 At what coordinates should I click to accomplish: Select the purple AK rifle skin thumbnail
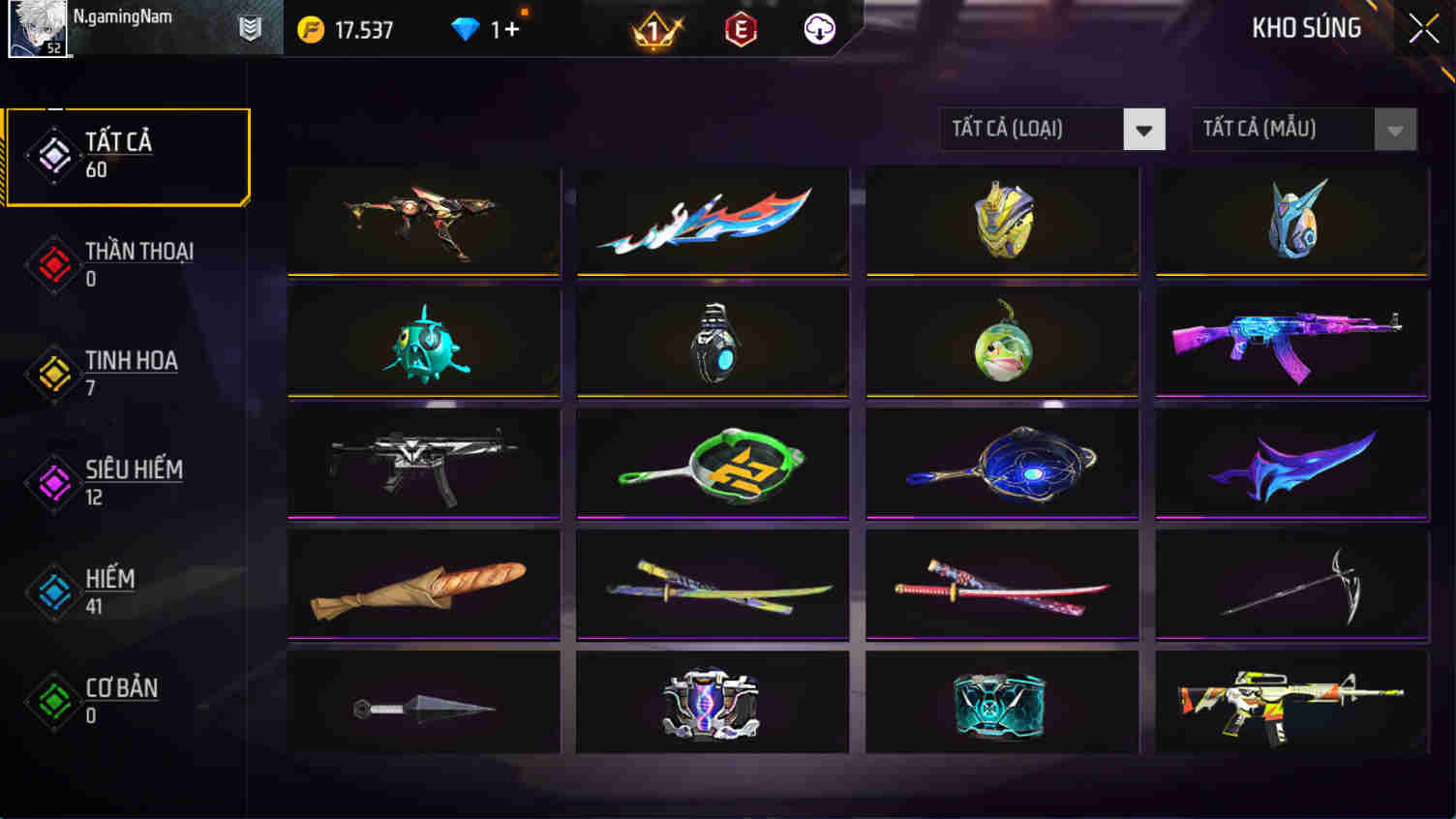(1291, 341)
